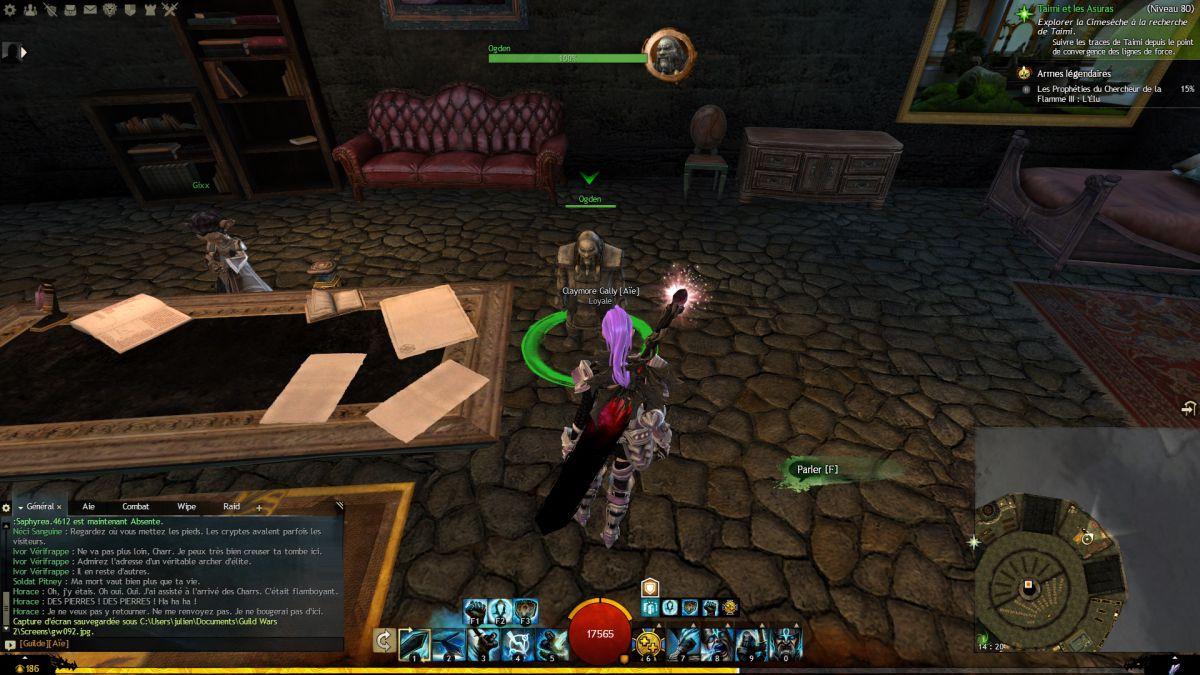The image size is (1200, 675).
Task: Close the Général chat tab
Action: click(59, 508)
